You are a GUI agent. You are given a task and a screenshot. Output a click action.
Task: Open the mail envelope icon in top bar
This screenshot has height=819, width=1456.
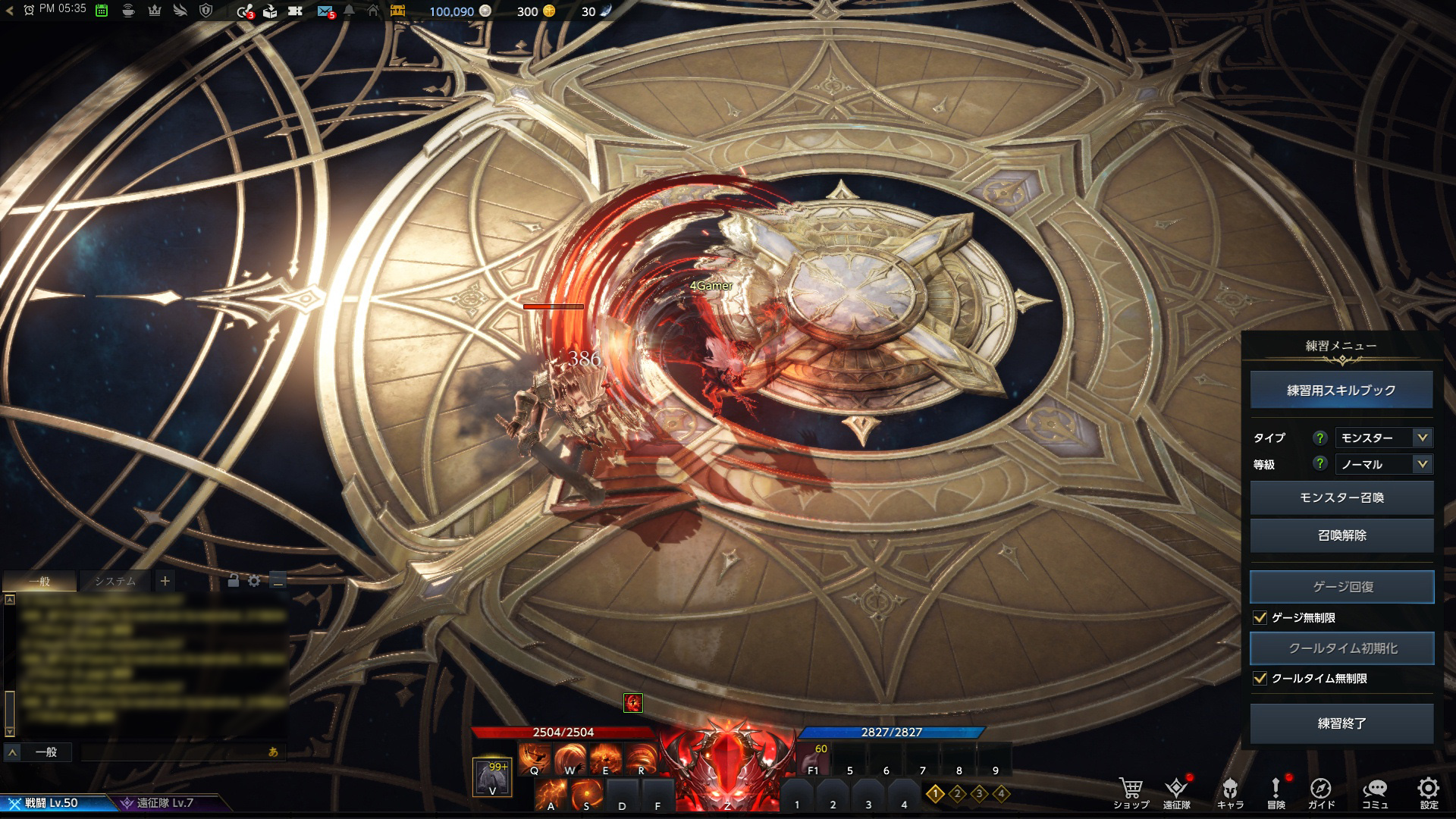(x=325, y=11)
